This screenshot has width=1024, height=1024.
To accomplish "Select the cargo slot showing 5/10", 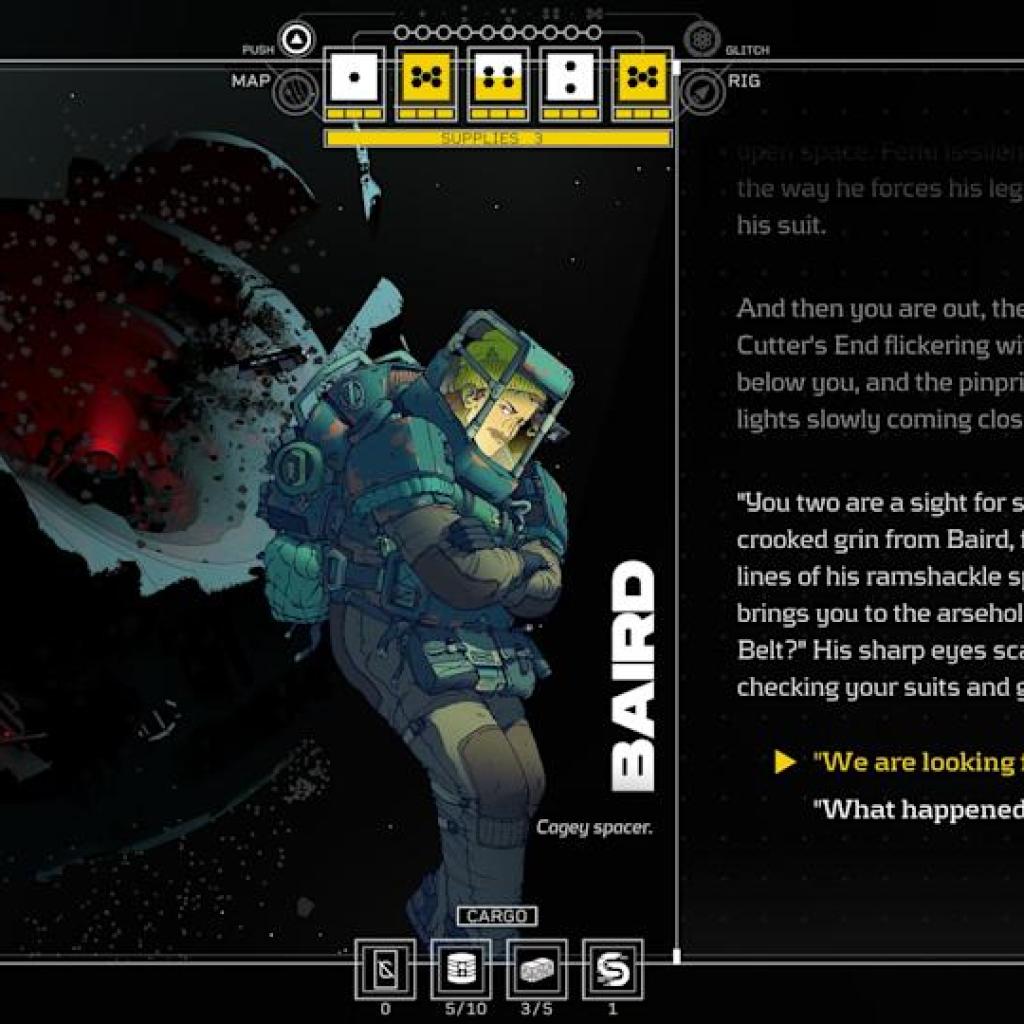I will 461,968.
